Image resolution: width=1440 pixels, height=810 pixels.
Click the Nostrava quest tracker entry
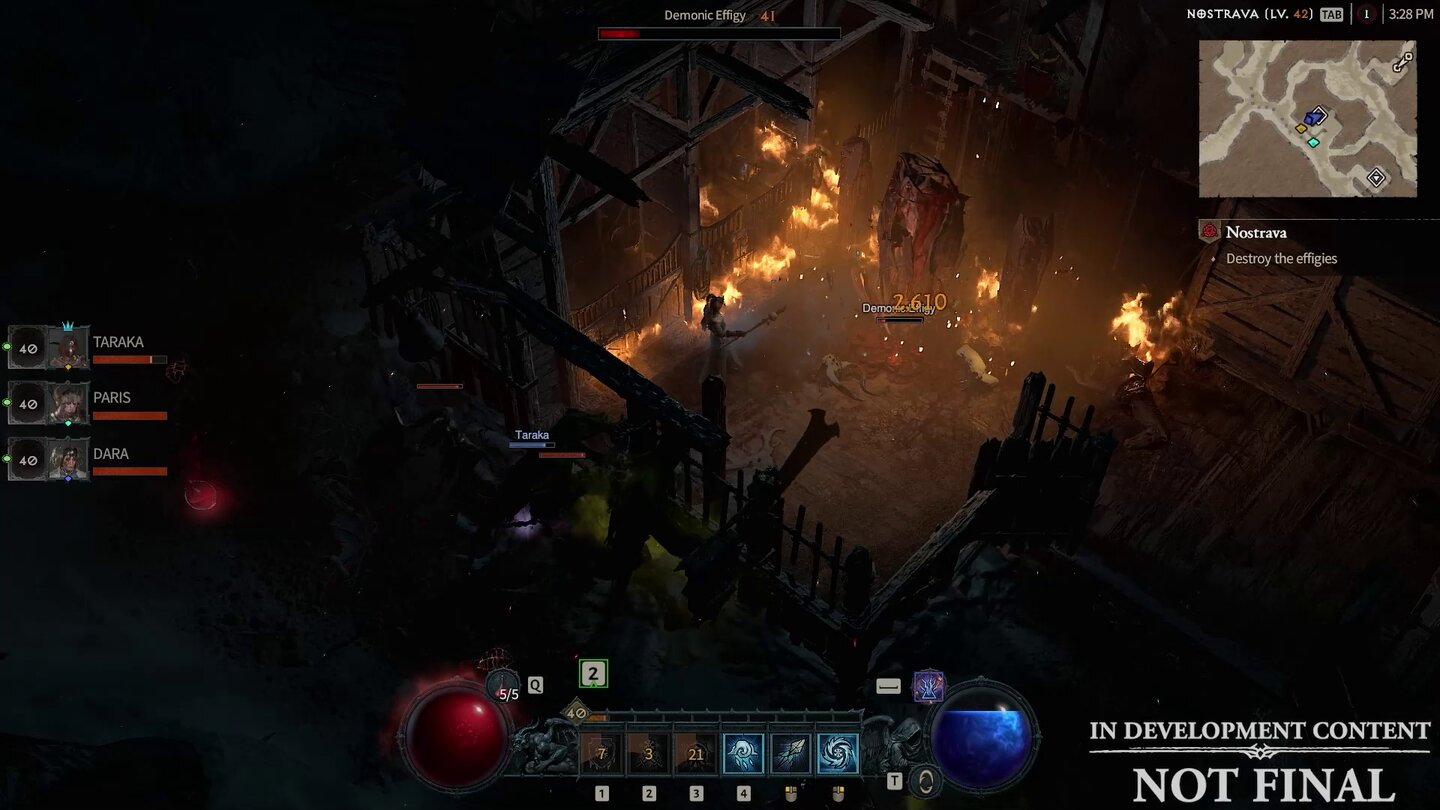coord(1256,232)
